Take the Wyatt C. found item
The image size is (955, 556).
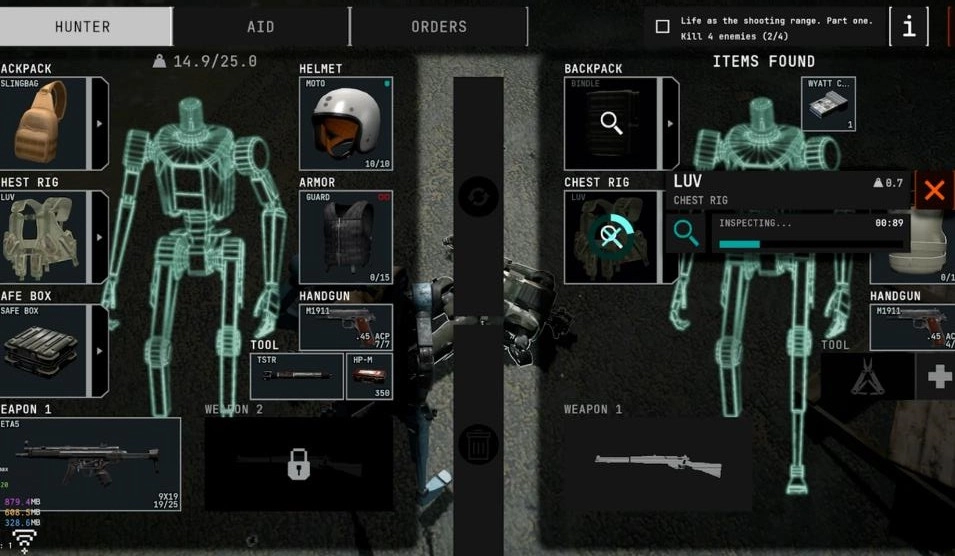828,104
